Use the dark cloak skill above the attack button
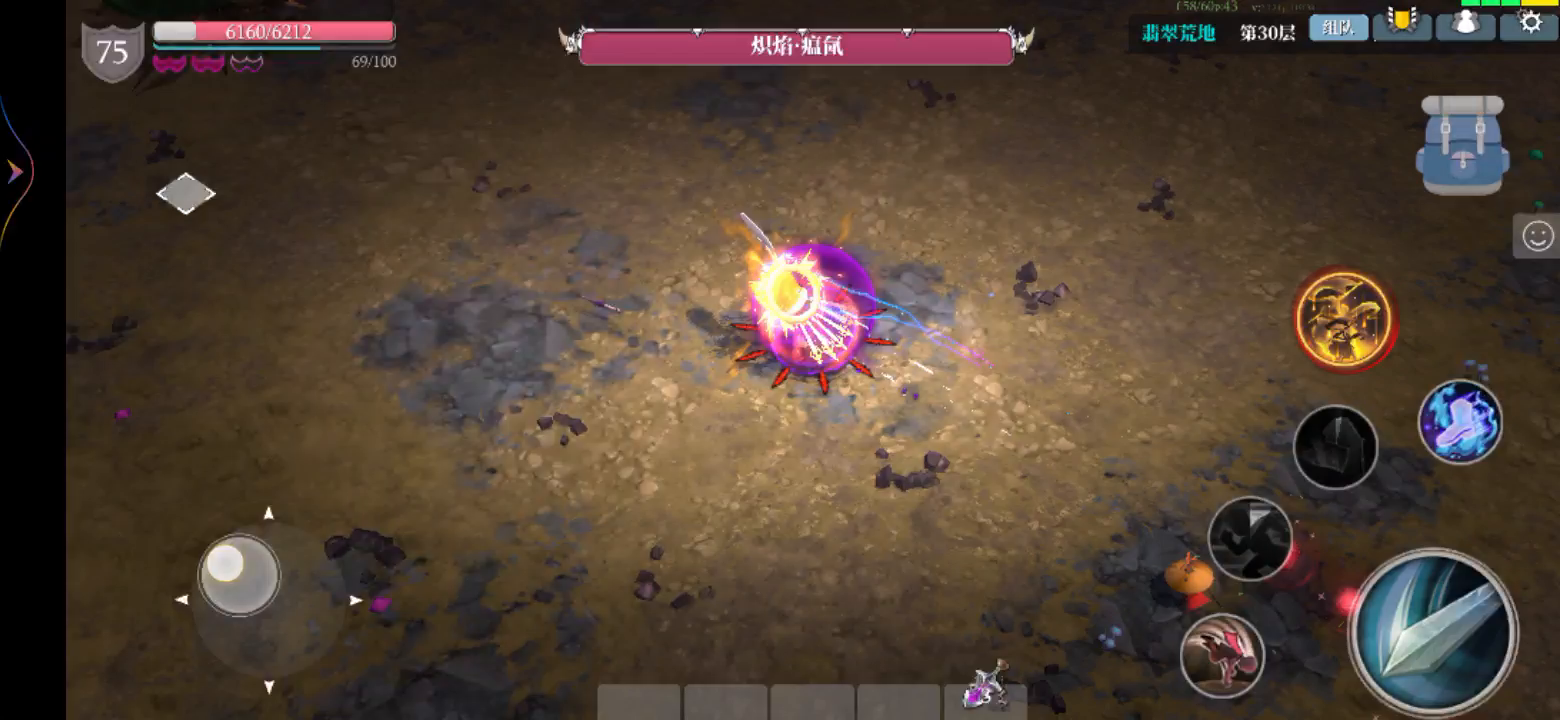1560x720 pixels. point(1335,447)
